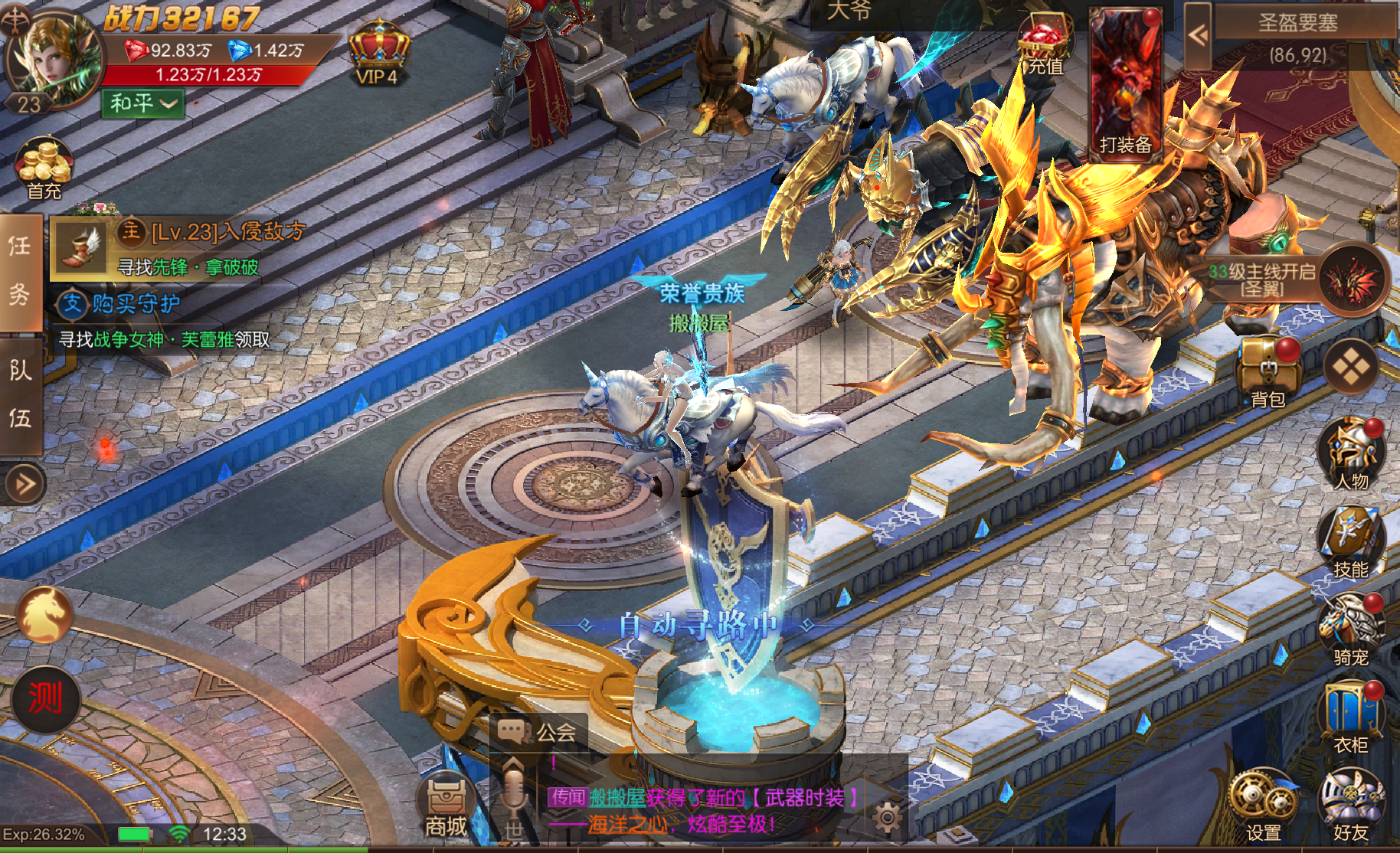Switch to the 任务 quest tab
Image resolution: width=1400 pixels, height=853 pixels.
(x=20, y=270)
